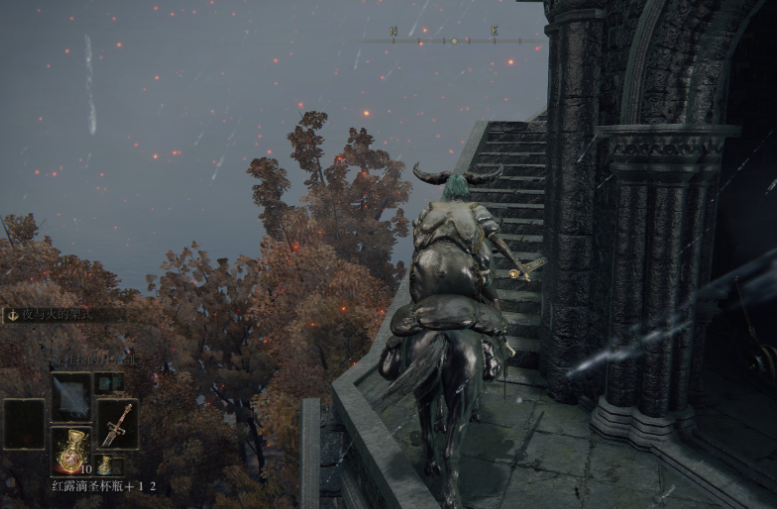Select the right-hand sword weapon slot
This screenshot has width=777, height=509.
[117, 424]
